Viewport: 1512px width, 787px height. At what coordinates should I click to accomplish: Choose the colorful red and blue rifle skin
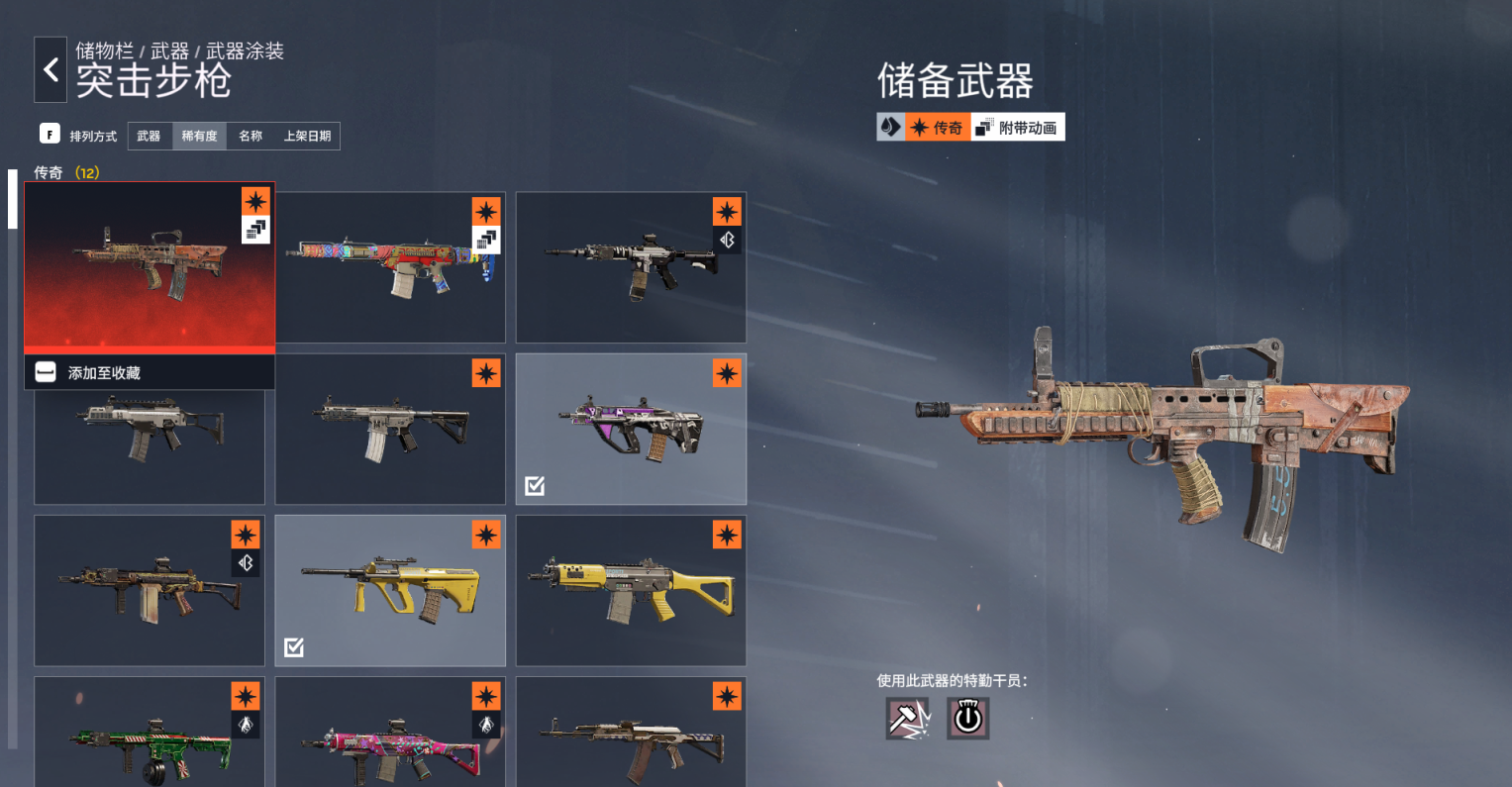[390, 267]
